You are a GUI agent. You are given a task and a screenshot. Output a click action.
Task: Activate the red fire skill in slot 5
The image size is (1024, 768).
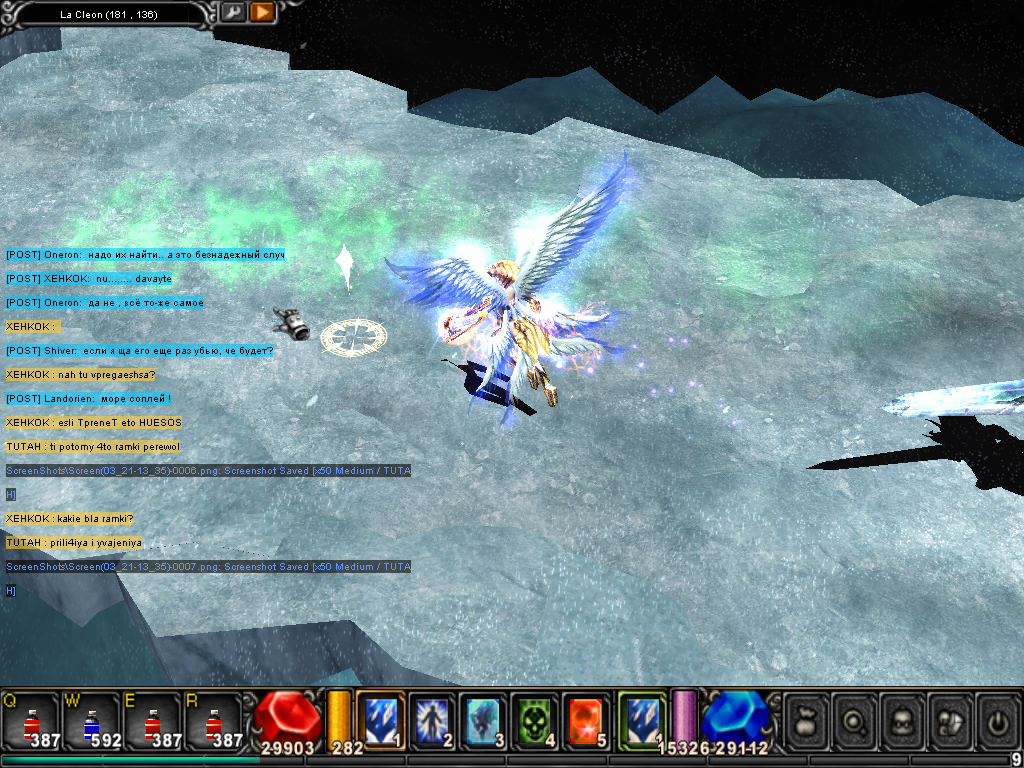[586, 720]
